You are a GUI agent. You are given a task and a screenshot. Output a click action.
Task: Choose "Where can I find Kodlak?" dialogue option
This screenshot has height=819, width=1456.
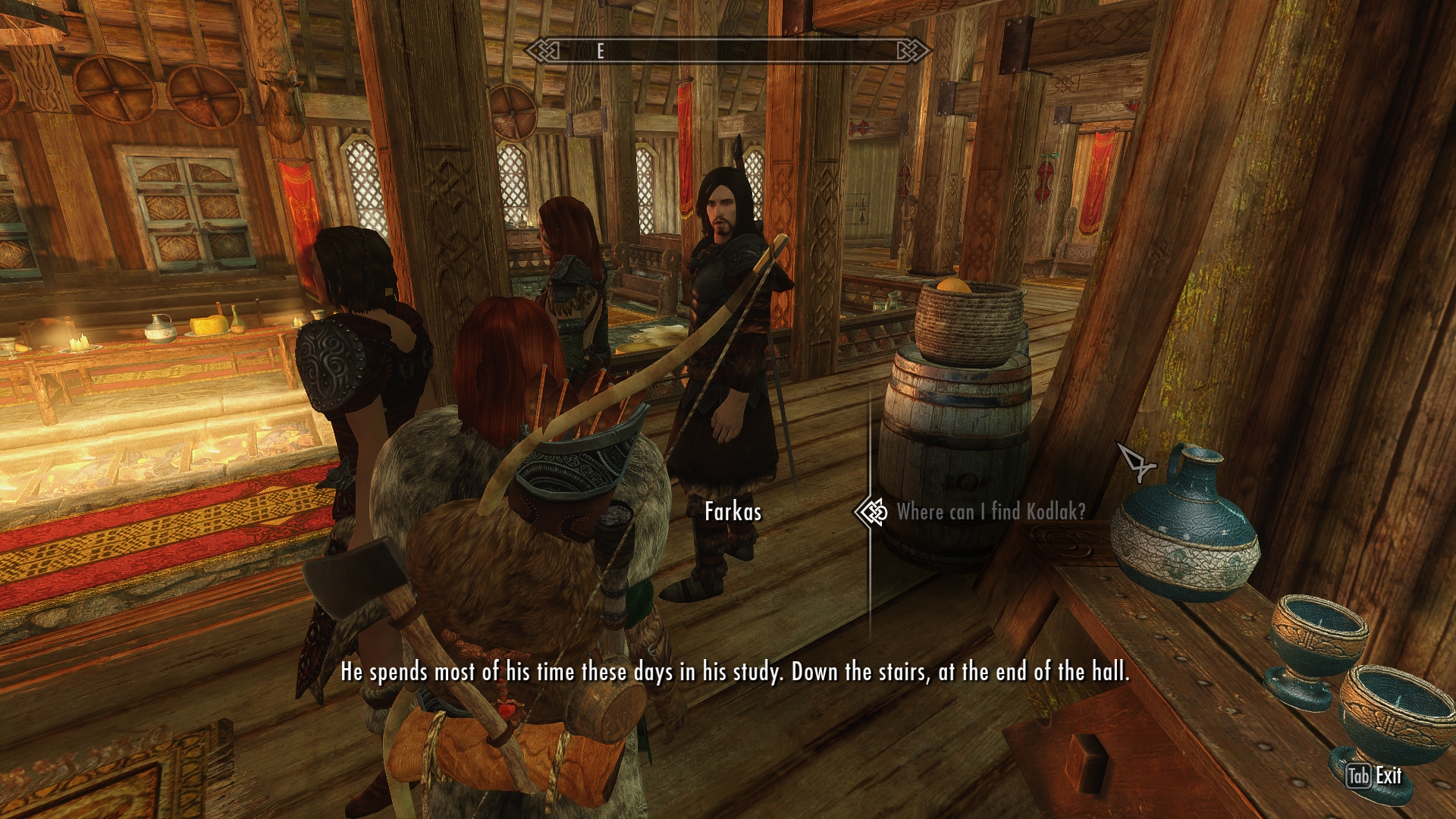[x=990, y=512]
